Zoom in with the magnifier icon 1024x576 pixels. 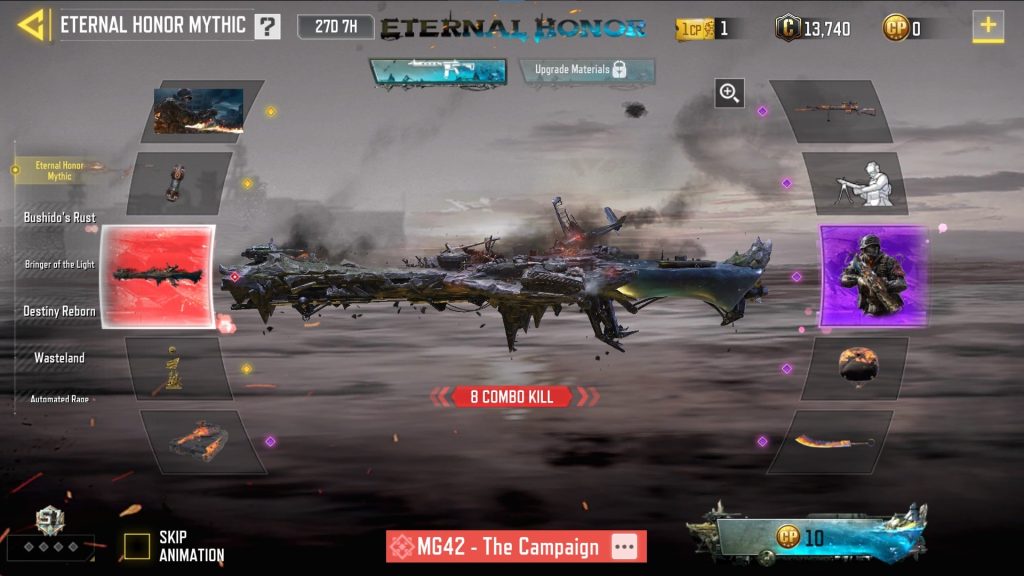pyautogui.click(x=729, y=94)
